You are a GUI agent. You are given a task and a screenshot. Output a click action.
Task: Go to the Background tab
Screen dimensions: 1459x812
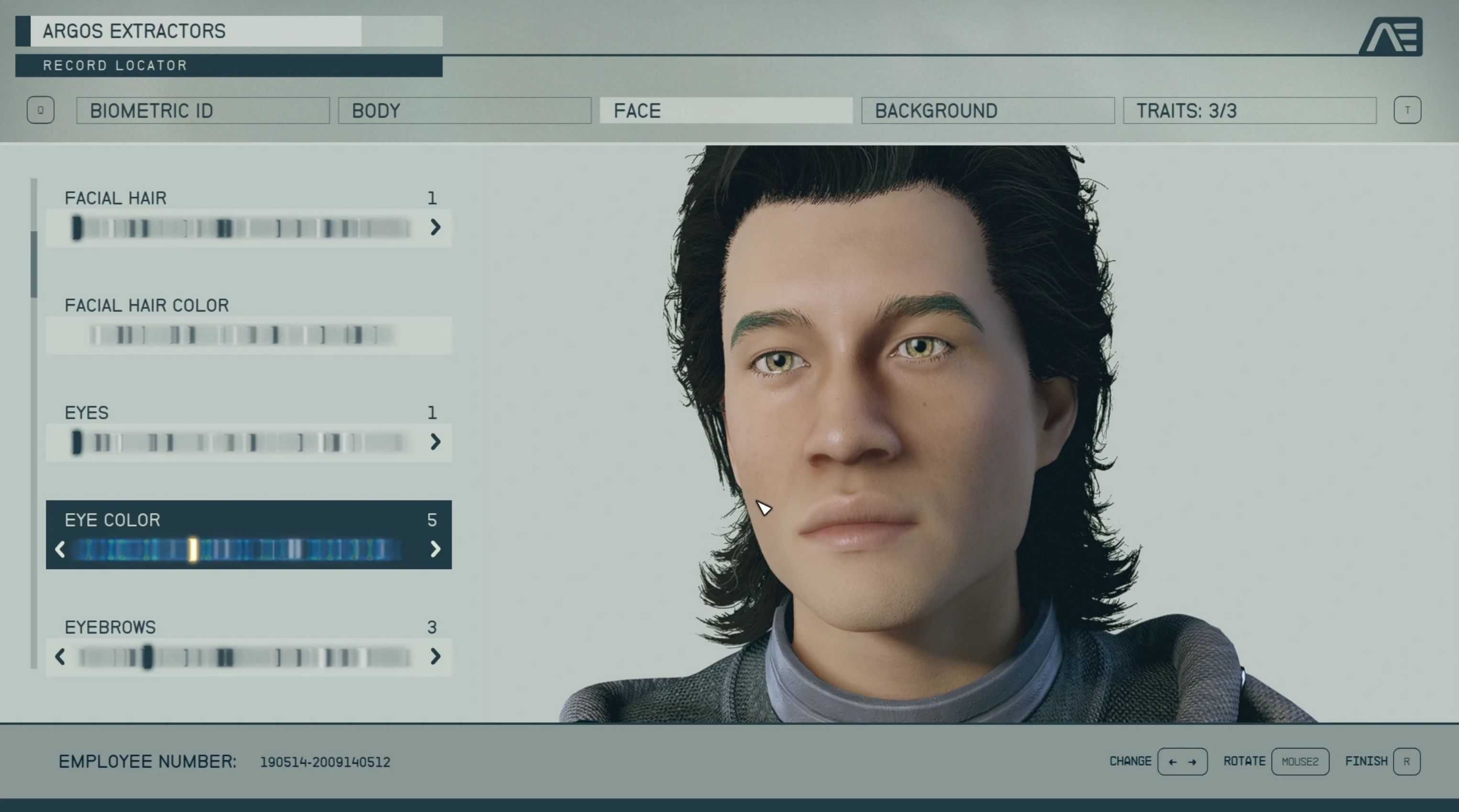pos(987,110)
